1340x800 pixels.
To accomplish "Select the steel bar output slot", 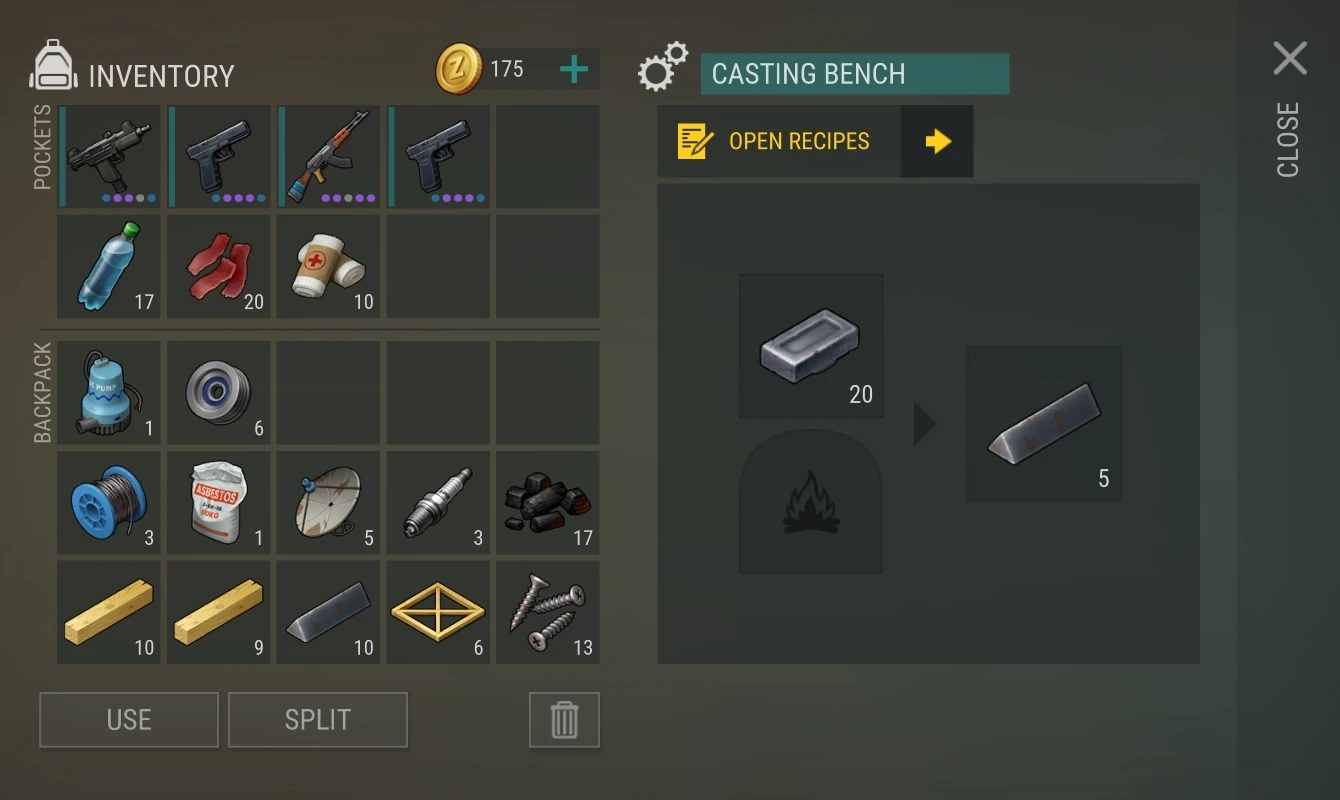I will tap(1044, 422).
